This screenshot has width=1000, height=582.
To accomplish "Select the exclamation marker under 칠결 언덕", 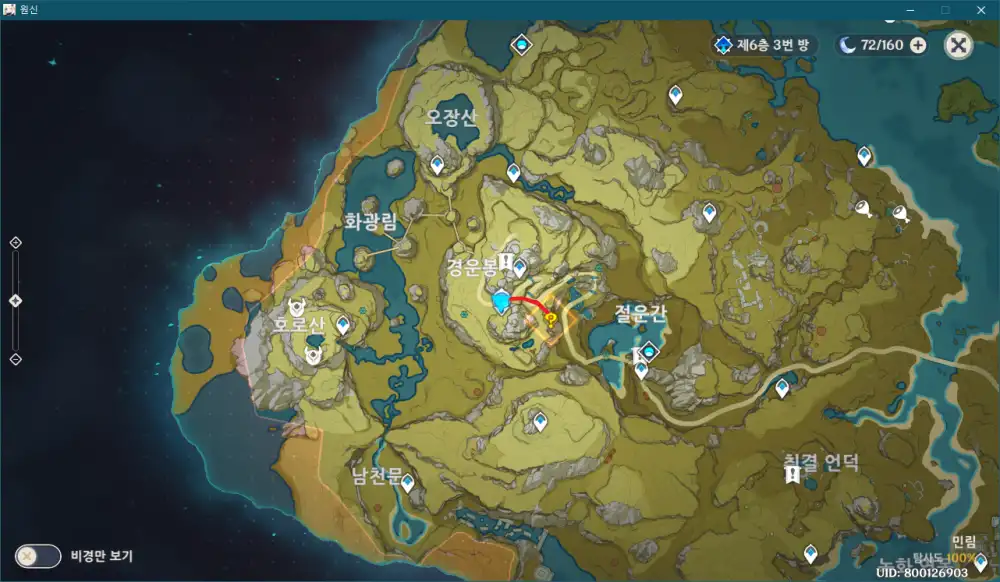I will tap(792, 477).
